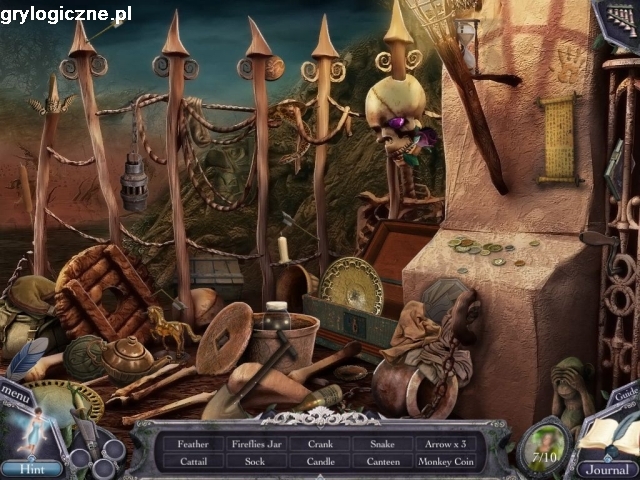Open the game menu
The image size is (640, 480).
[x=17, y=392]
